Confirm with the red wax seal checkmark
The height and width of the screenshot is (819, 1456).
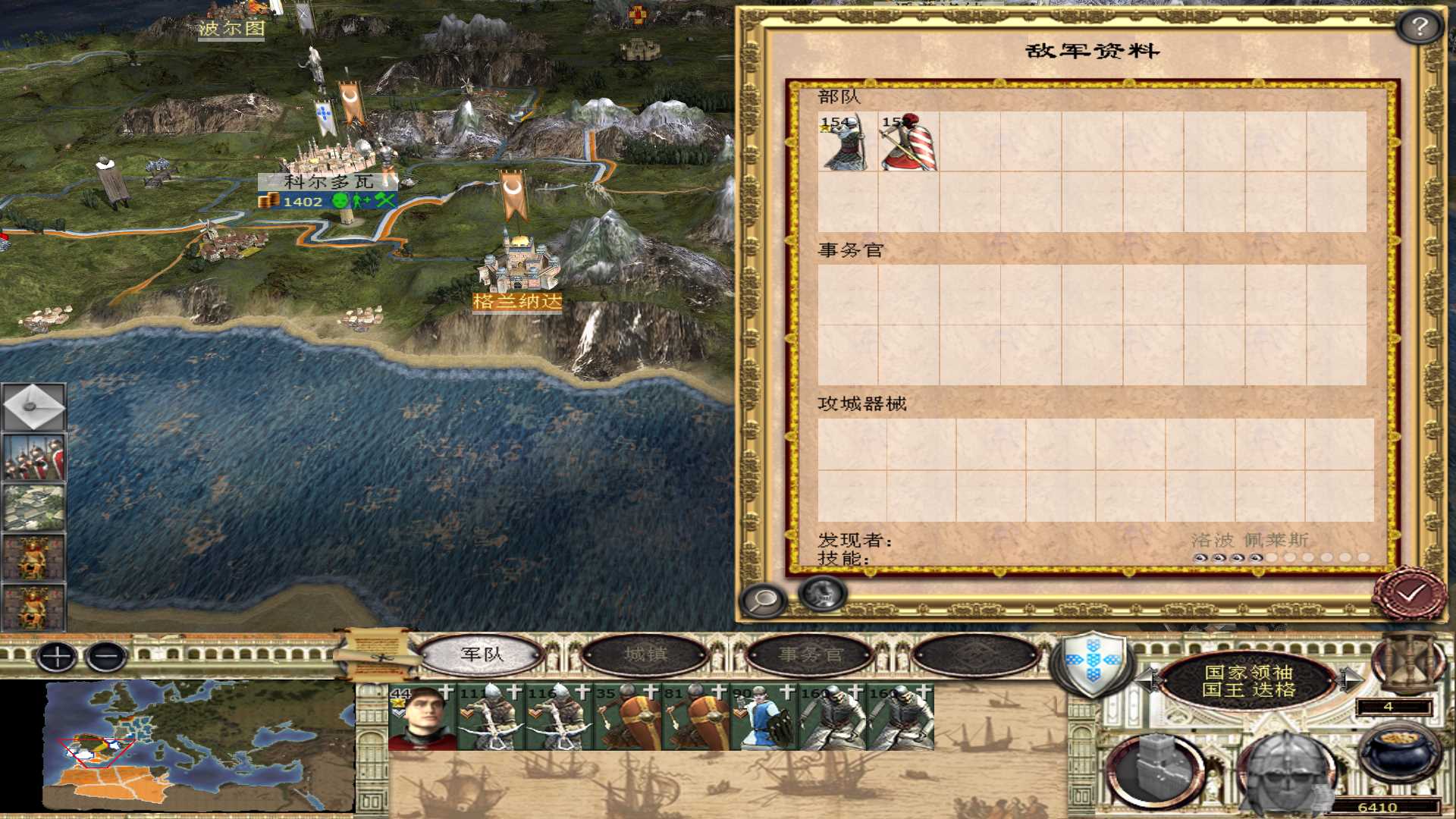(1410, 595)
